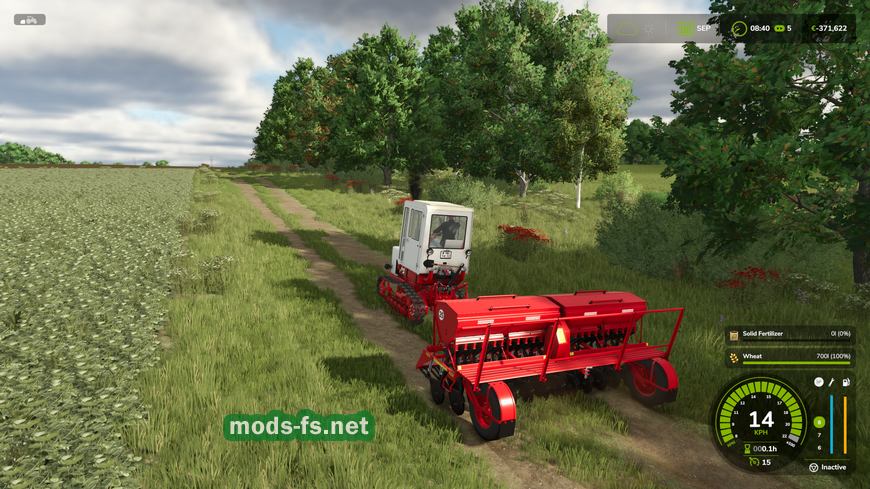Viewport: 870px width, 489px height.
Task: Select the Solid Fertilizer fill row
Action: click(x=789, y=334)
